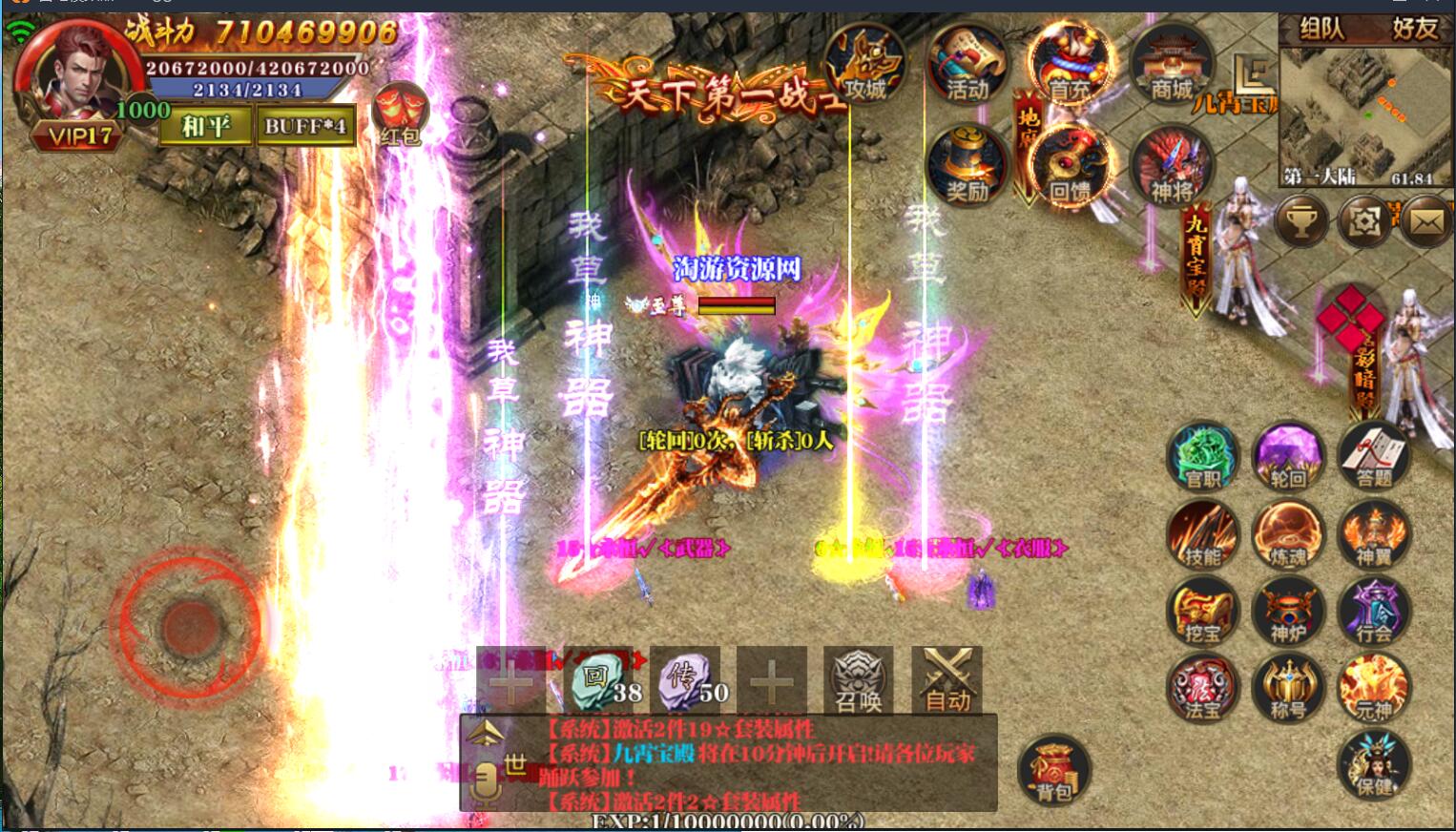Open the mail envelope icon
Screen dimensions: 1456x832
pos(1427,221)
